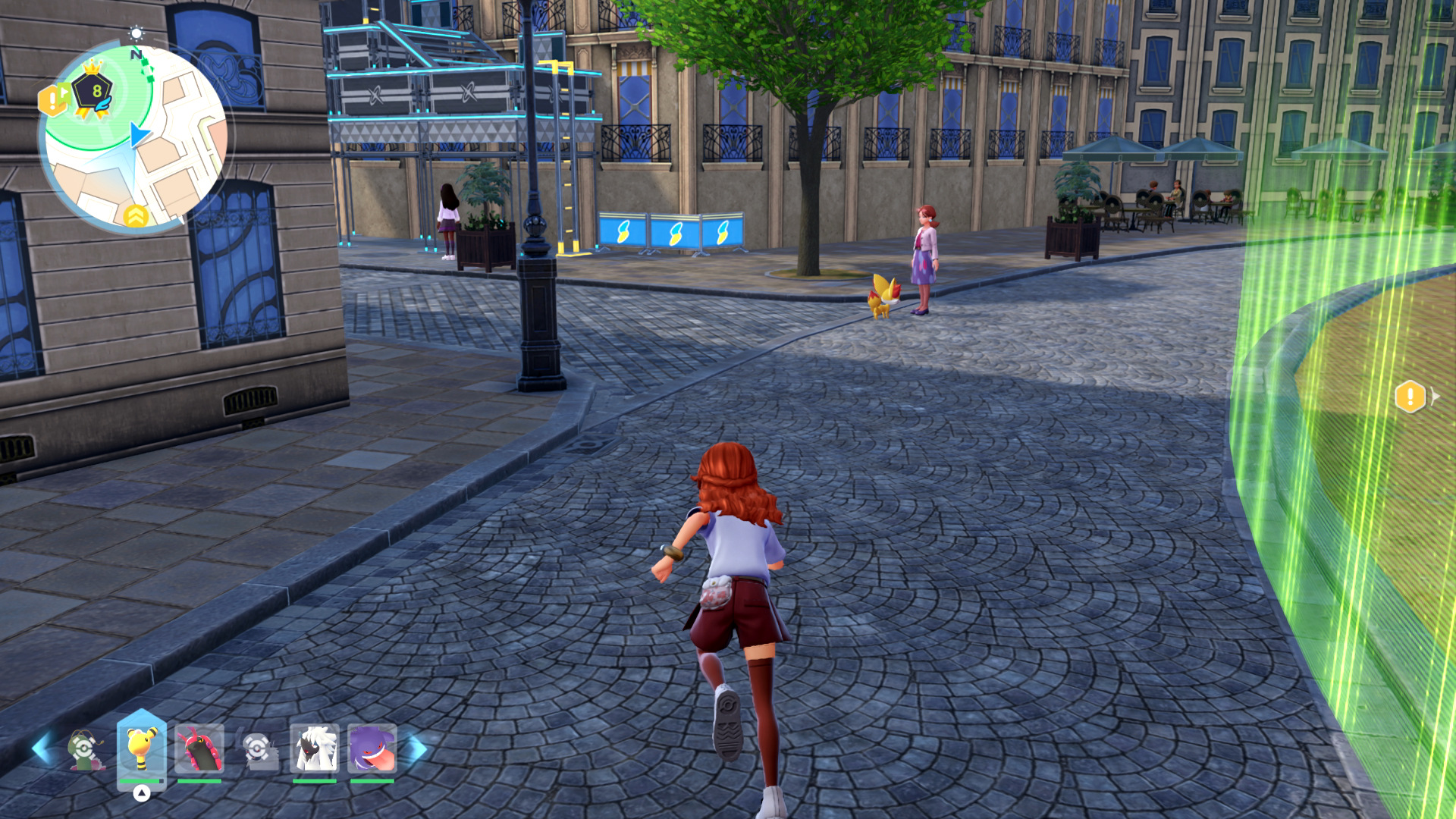Switch to the red Scolipede party slot
Image resolution: width=1456 pixels, height=819 pixels.
pos(199,749)
